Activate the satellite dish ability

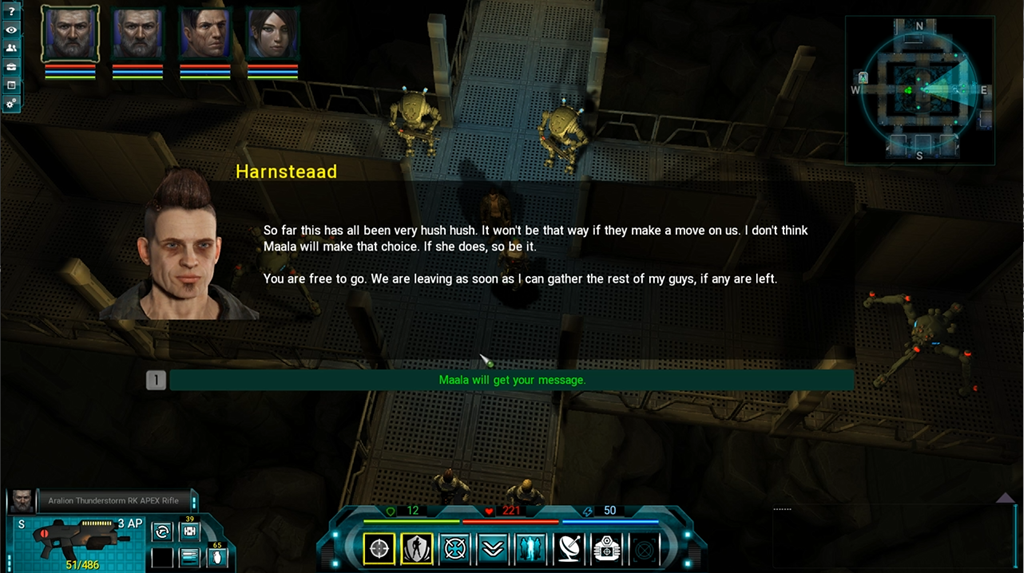pyautogui.click(x=567, y=548)
